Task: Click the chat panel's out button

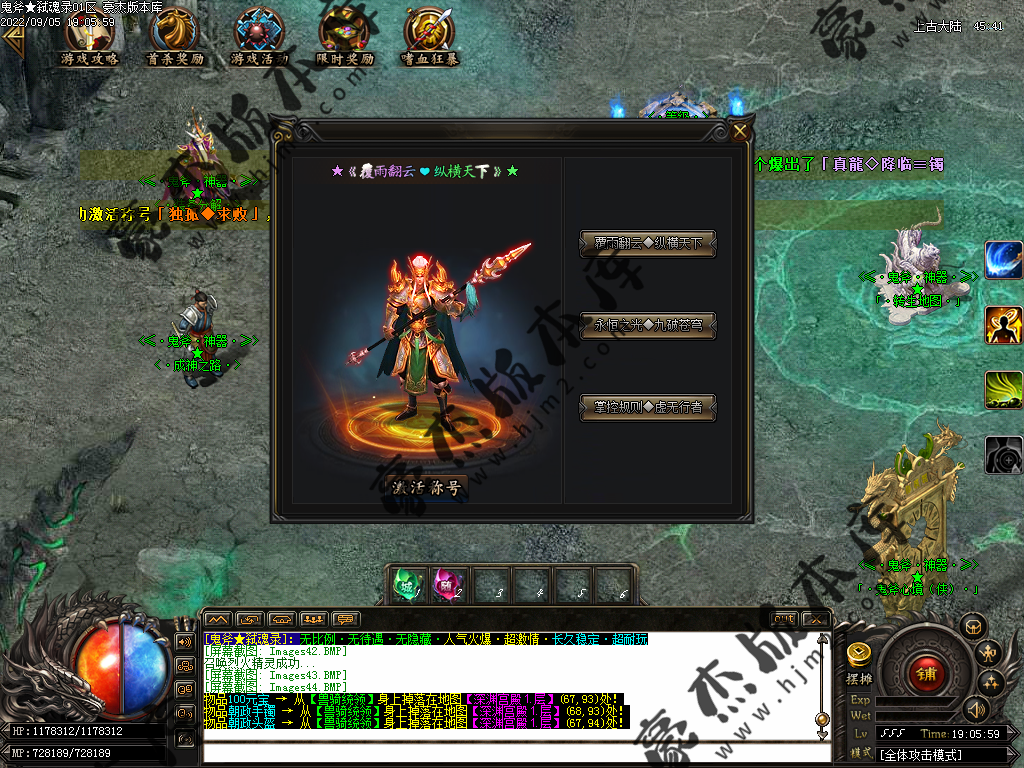Action: tap(785, 619)
